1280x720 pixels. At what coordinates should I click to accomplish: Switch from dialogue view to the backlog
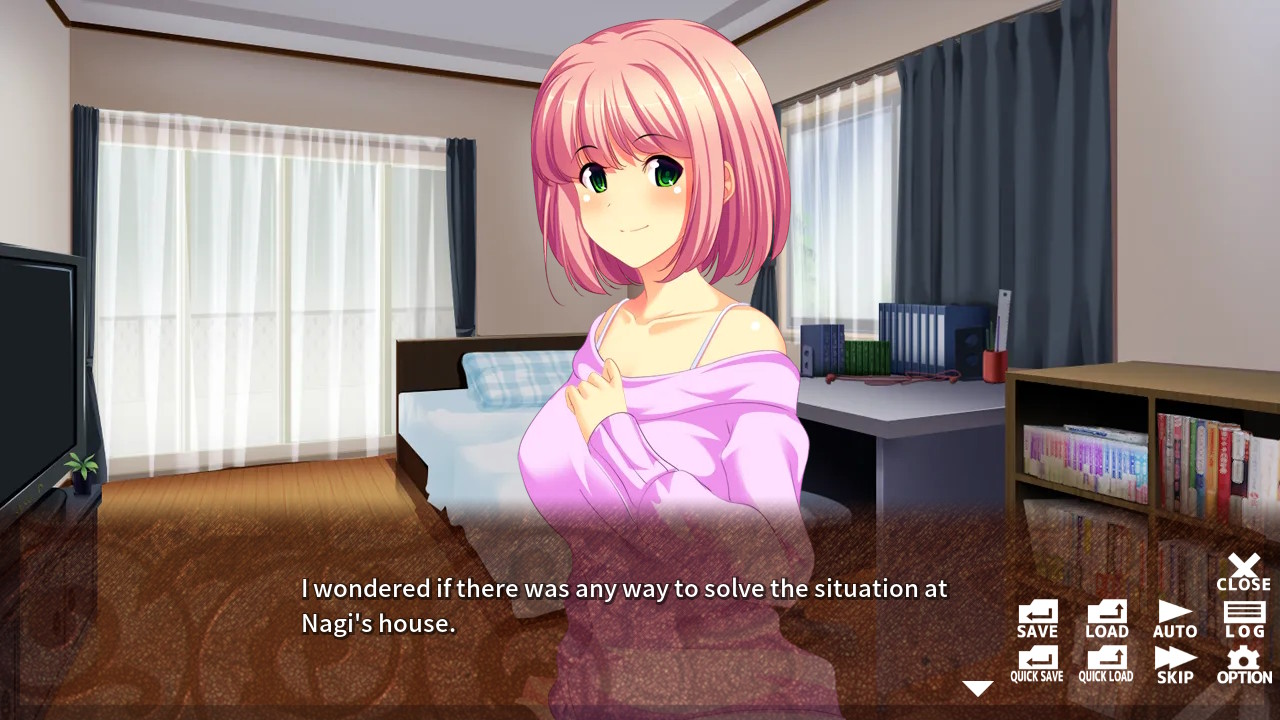(1243, 618)
